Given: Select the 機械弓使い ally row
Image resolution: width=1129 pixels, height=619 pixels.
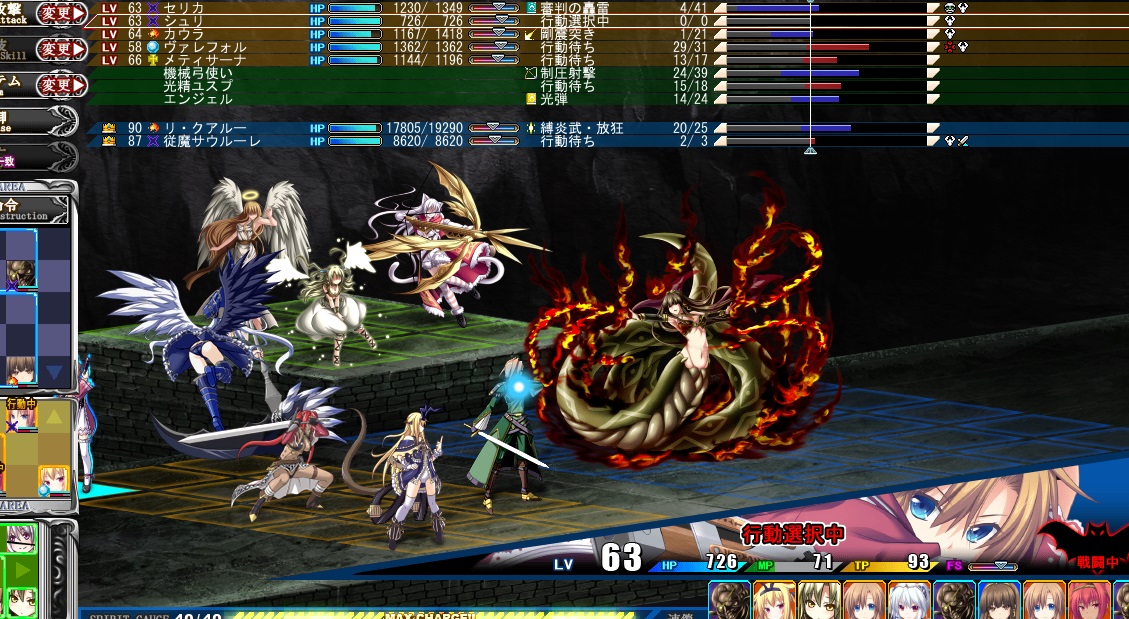Looking at the screenshot, I should click(x=198, y=73).
